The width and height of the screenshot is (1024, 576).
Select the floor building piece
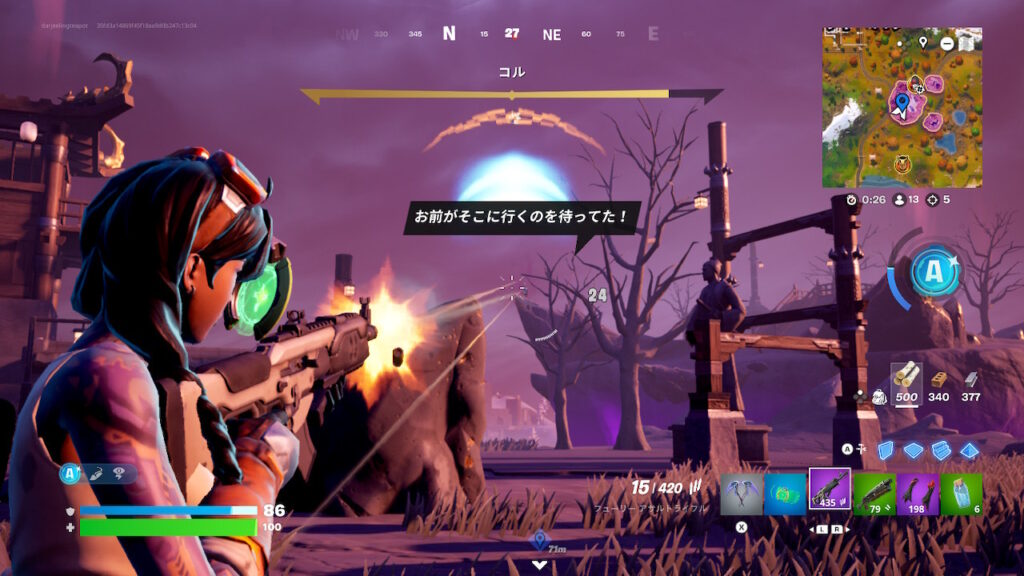(913, 450)
